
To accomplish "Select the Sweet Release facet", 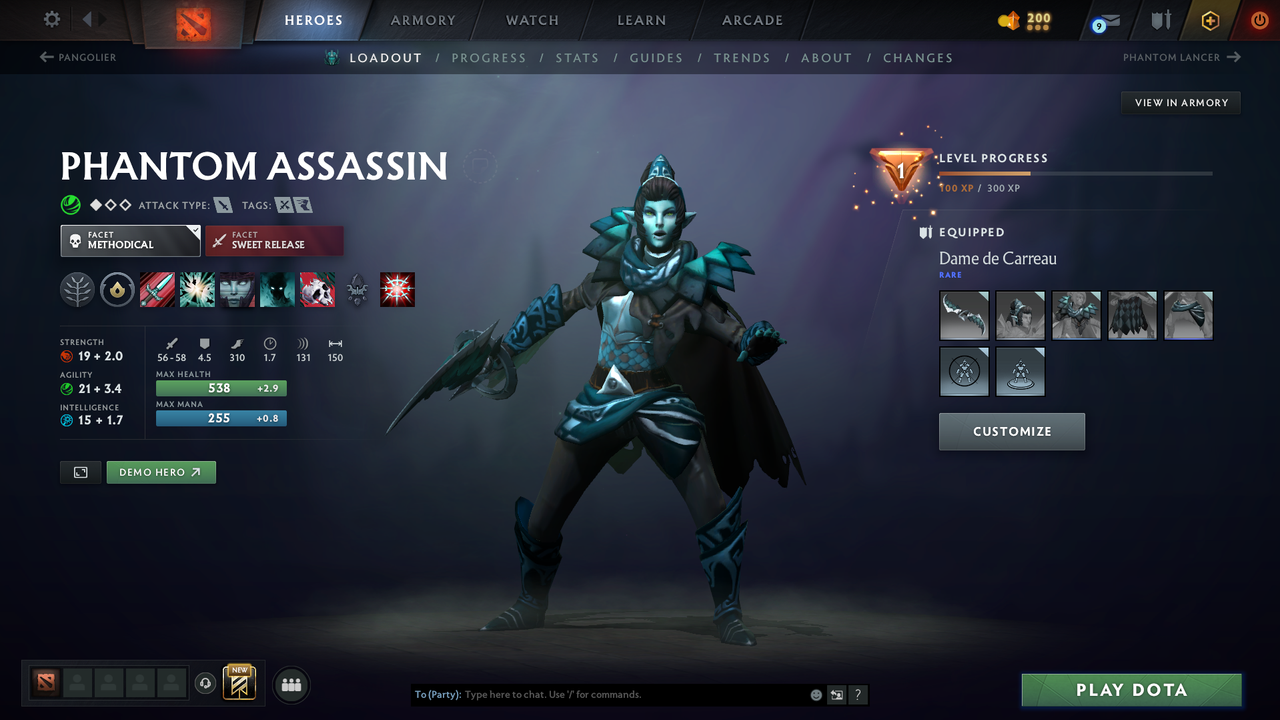I will tap(274, 240).
